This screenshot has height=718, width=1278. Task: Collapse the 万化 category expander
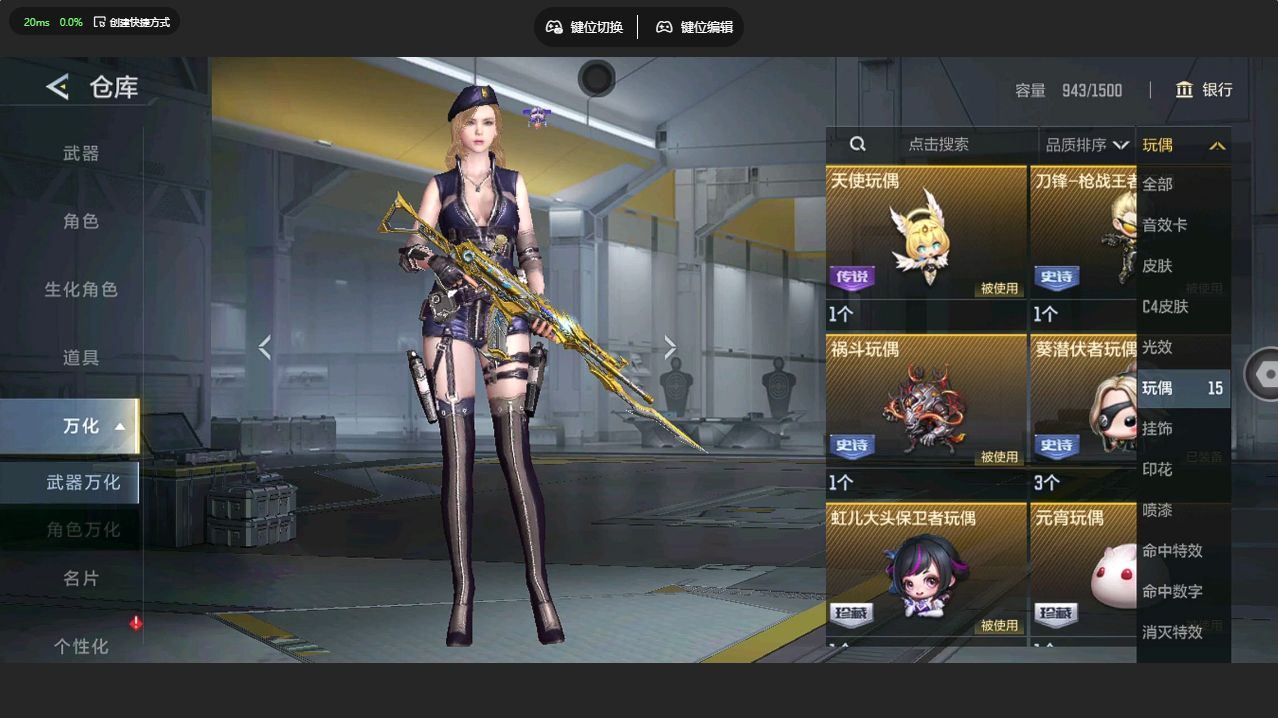(x=119, y=426)
